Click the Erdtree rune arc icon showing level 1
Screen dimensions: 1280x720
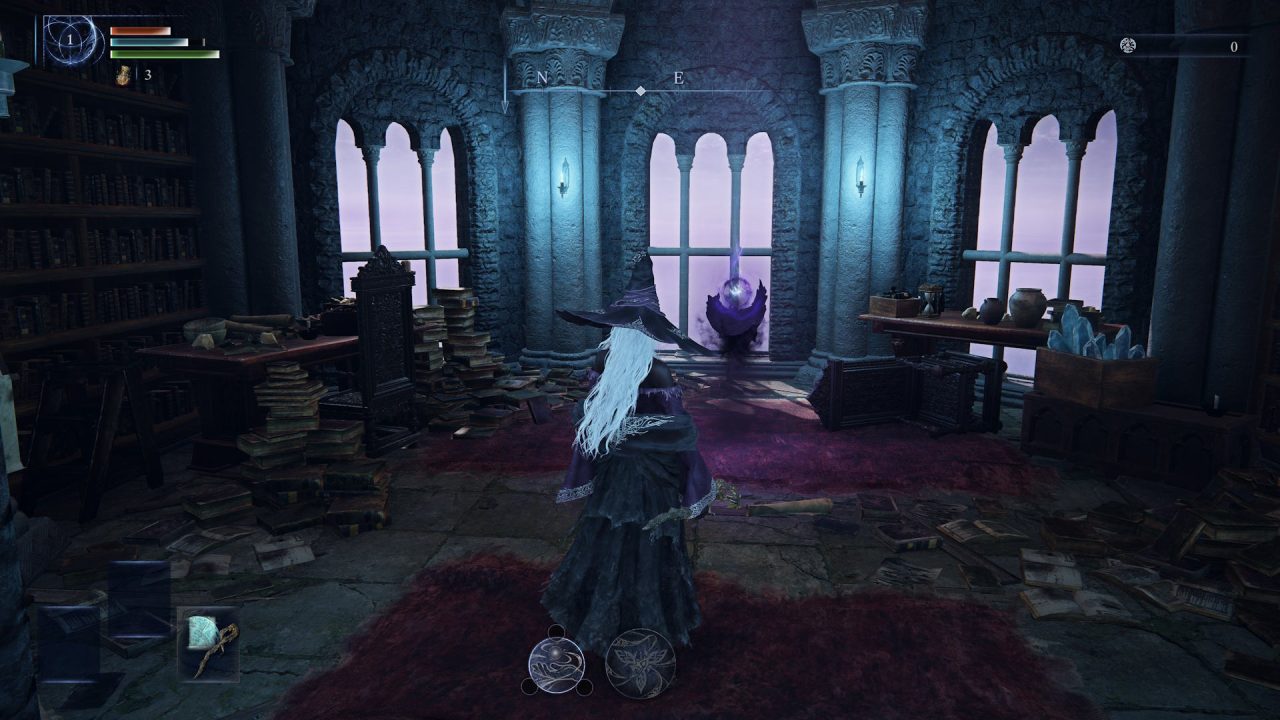pos(70,40)
